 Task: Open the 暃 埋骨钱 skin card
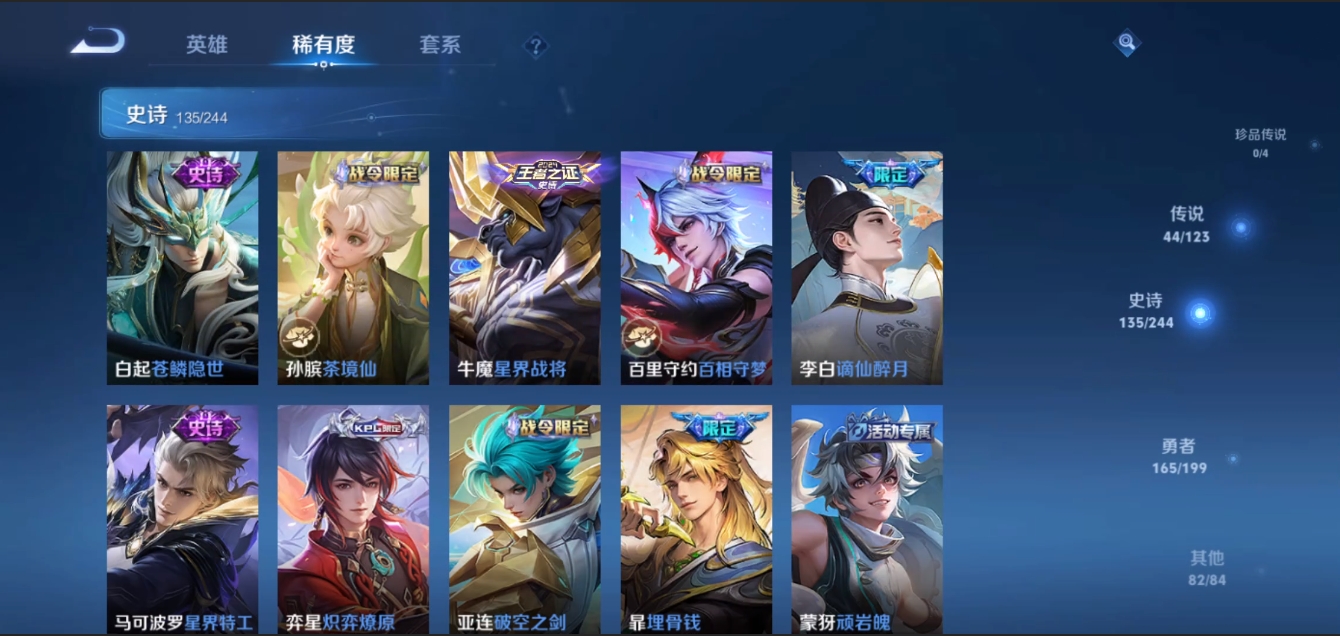click(x=696, y=519)
